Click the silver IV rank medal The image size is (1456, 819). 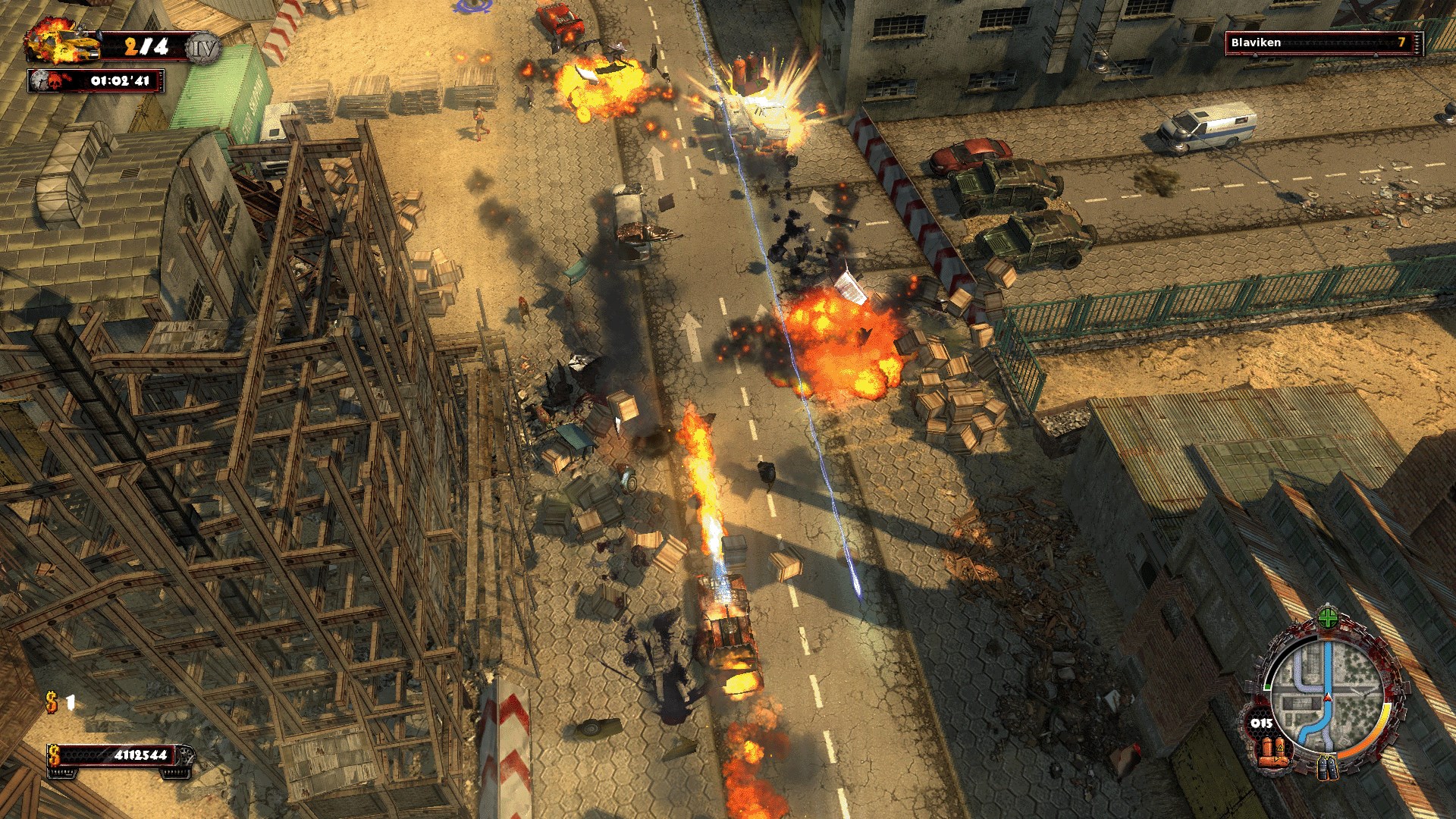203,49
